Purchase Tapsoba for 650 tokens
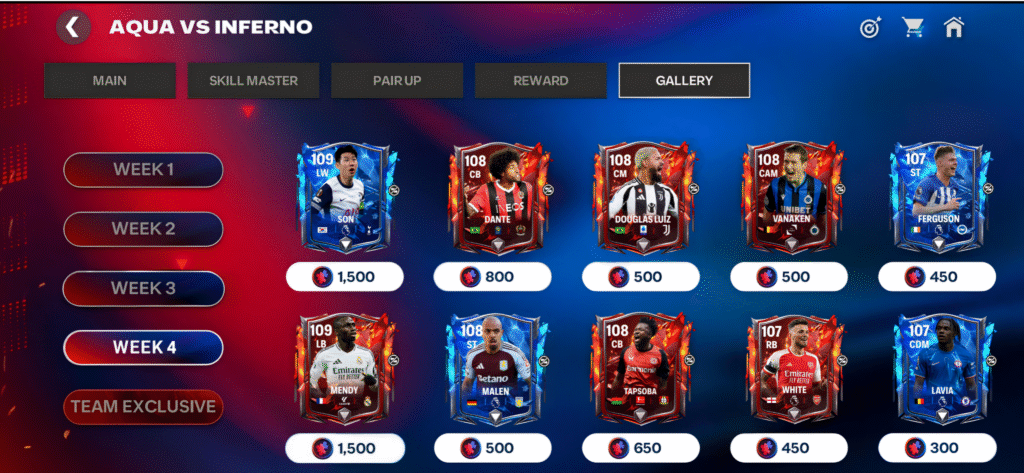The height and width of the screenshot is (473, 1024). 640,448
